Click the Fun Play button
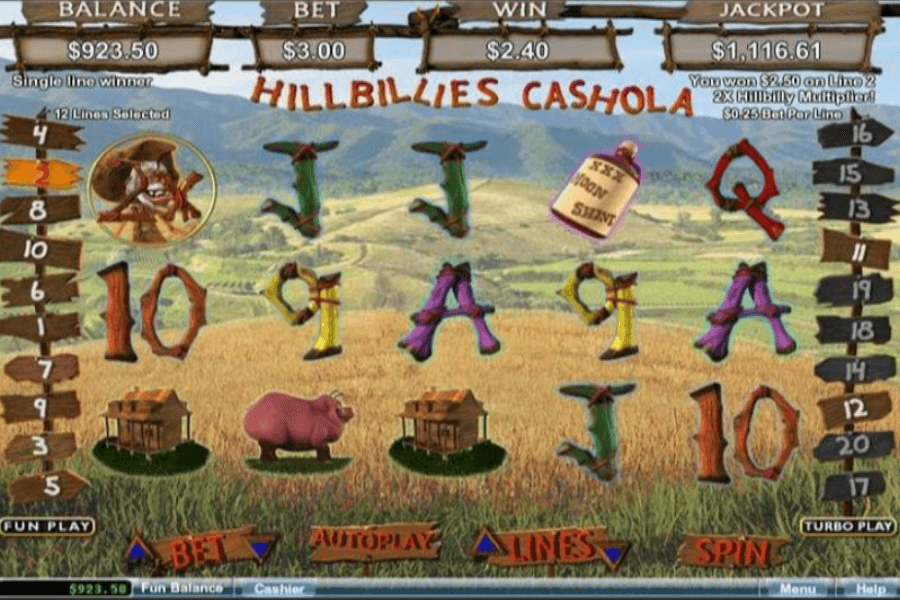The height and width of the screenshot is (600, 900). click(x=47, y=526)
